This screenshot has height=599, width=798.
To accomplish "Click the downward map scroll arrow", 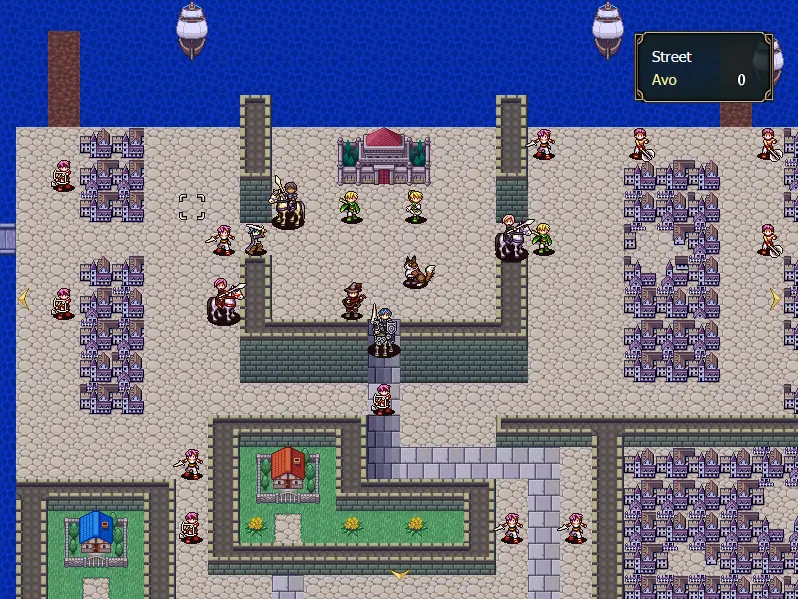I will tap(400, 575).
